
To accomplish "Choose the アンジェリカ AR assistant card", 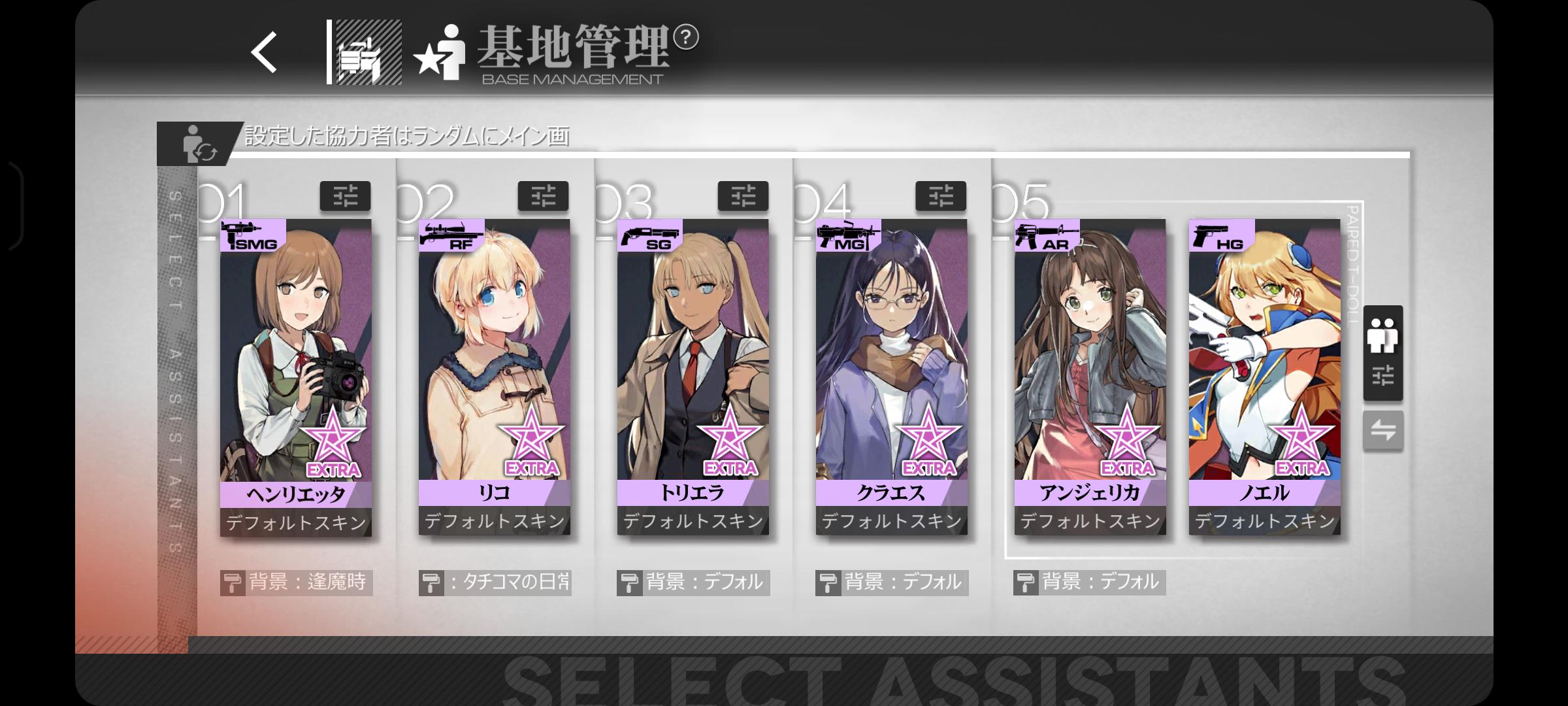I will pyautogui.click(x=1090, y=366).
